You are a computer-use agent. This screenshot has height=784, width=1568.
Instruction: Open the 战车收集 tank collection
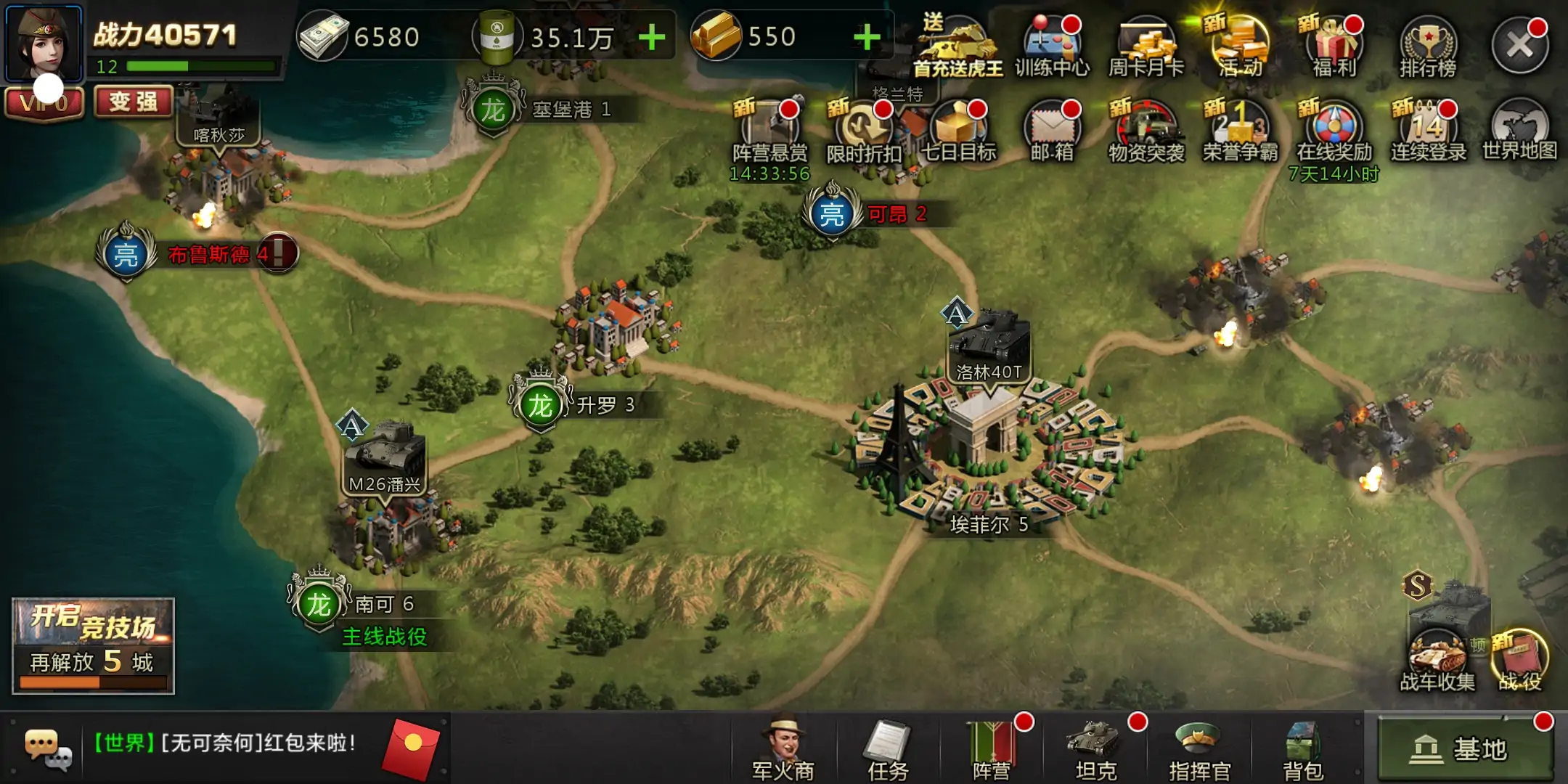(x=1437, y=657)
